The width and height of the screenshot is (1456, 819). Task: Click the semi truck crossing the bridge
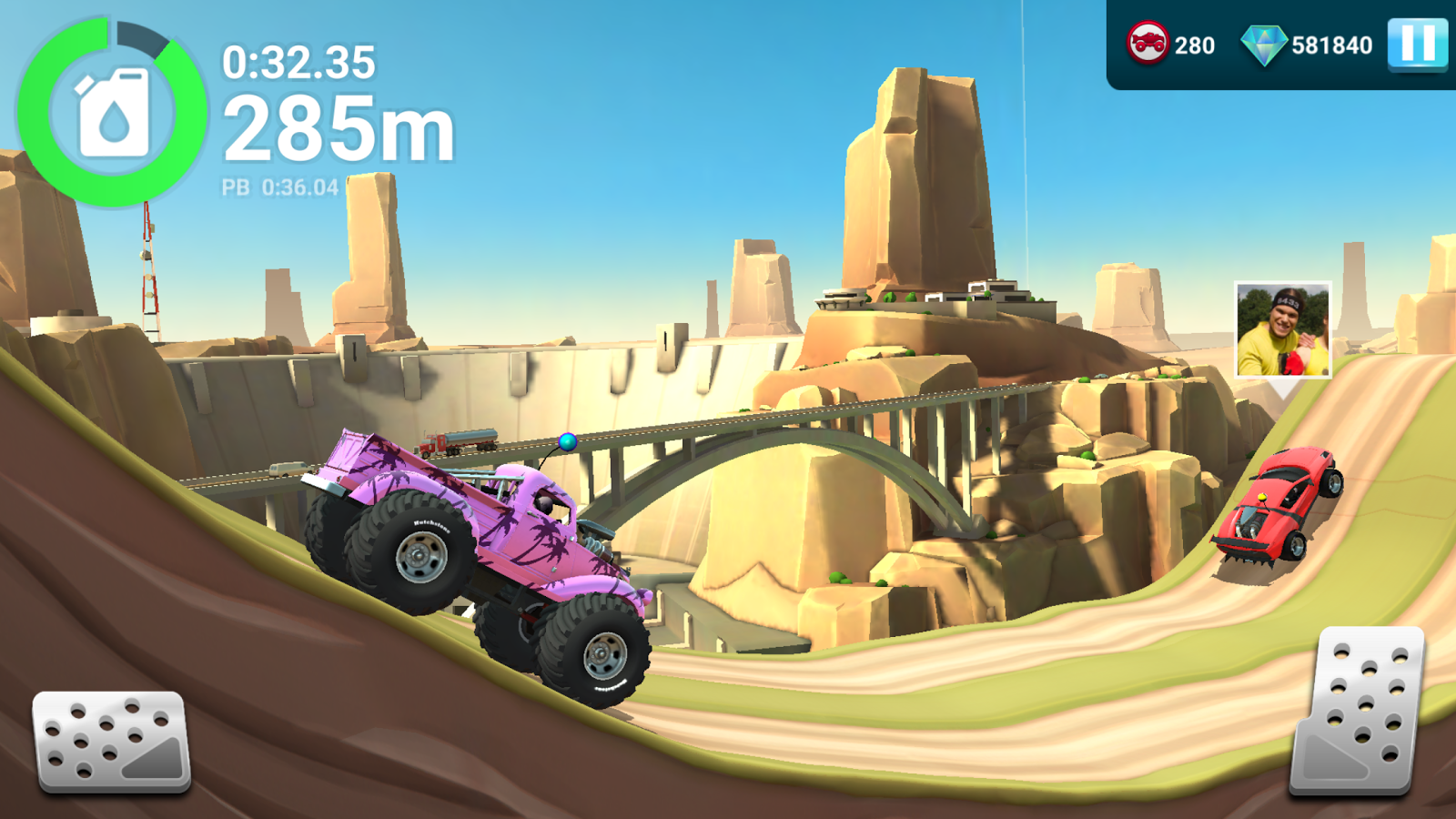pyautogui.click(x=452, y=443)
